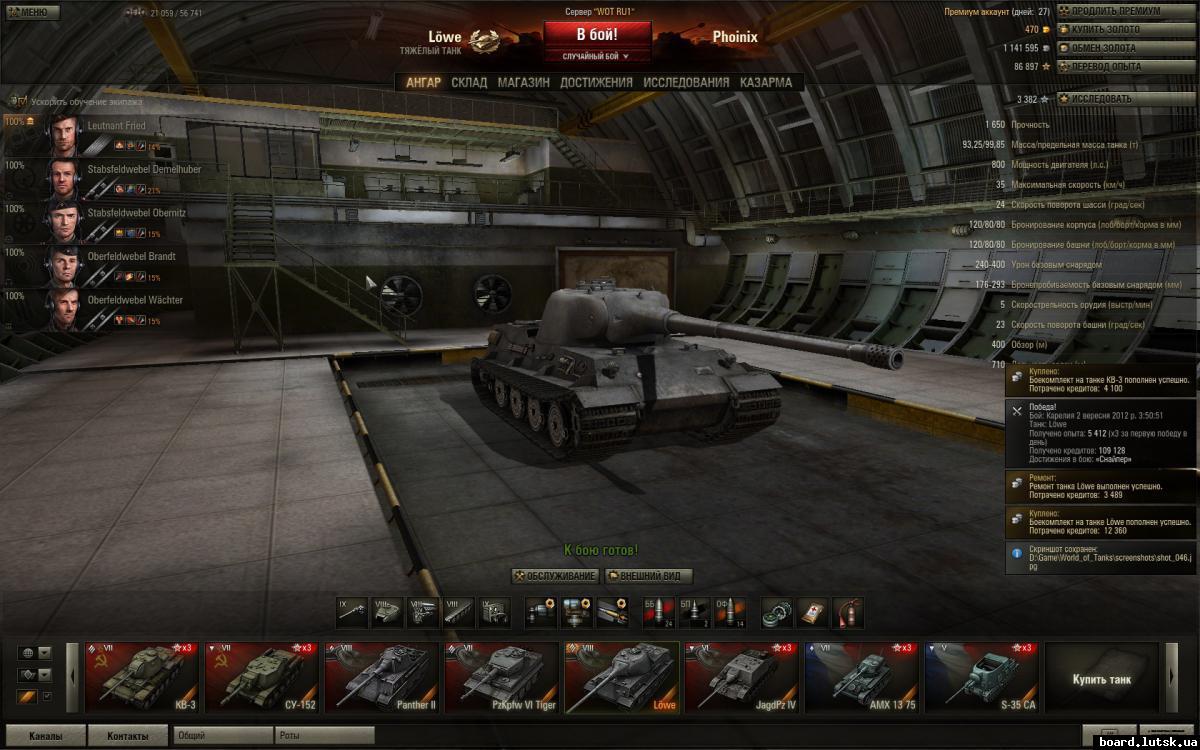
Task: Select the JagdPz IV tank
Action: 741,677
